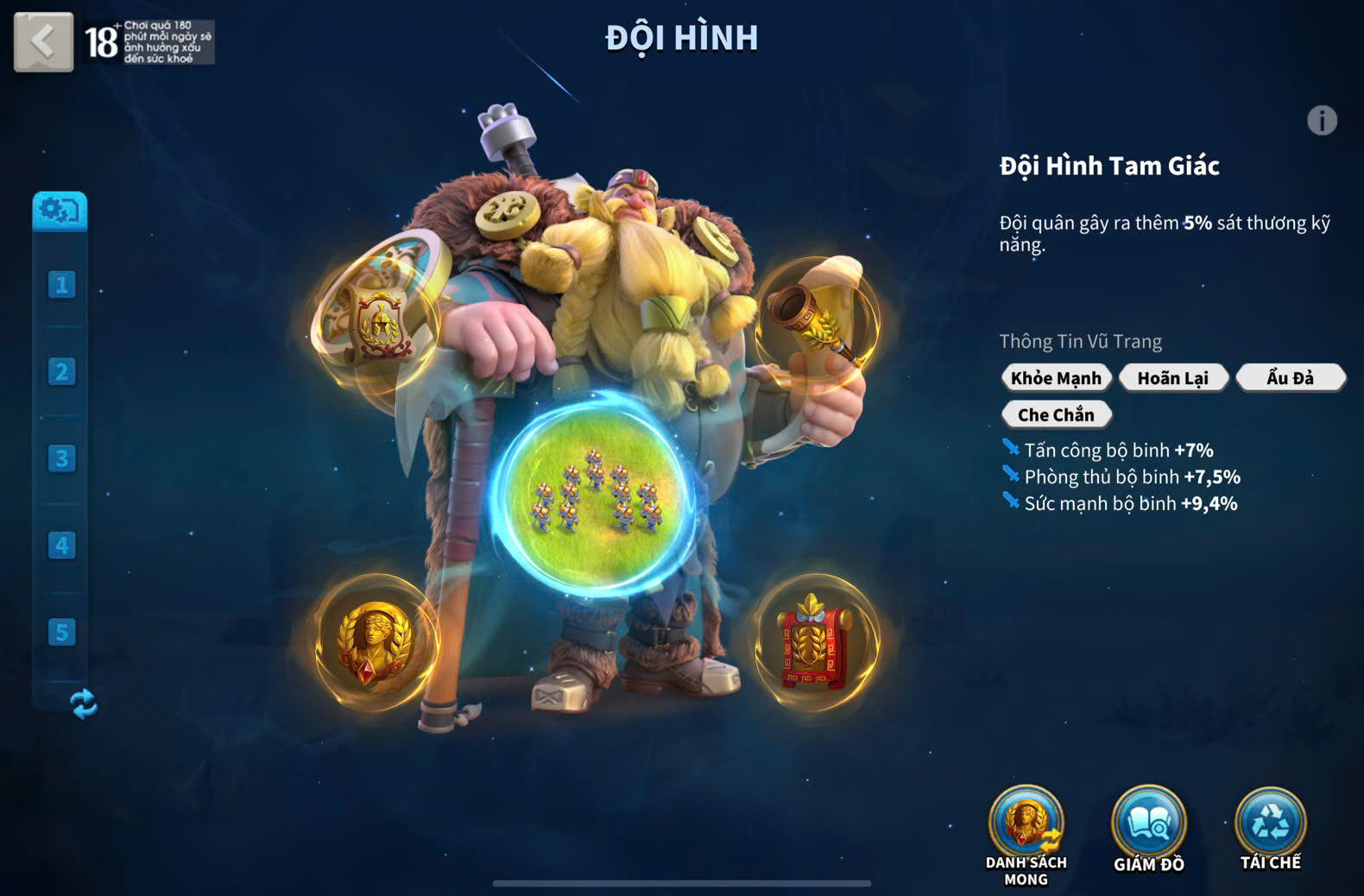Viewport: 1364px width, 896px height.
Task: Switch to formation preset 4
Action: coord(61,546)
